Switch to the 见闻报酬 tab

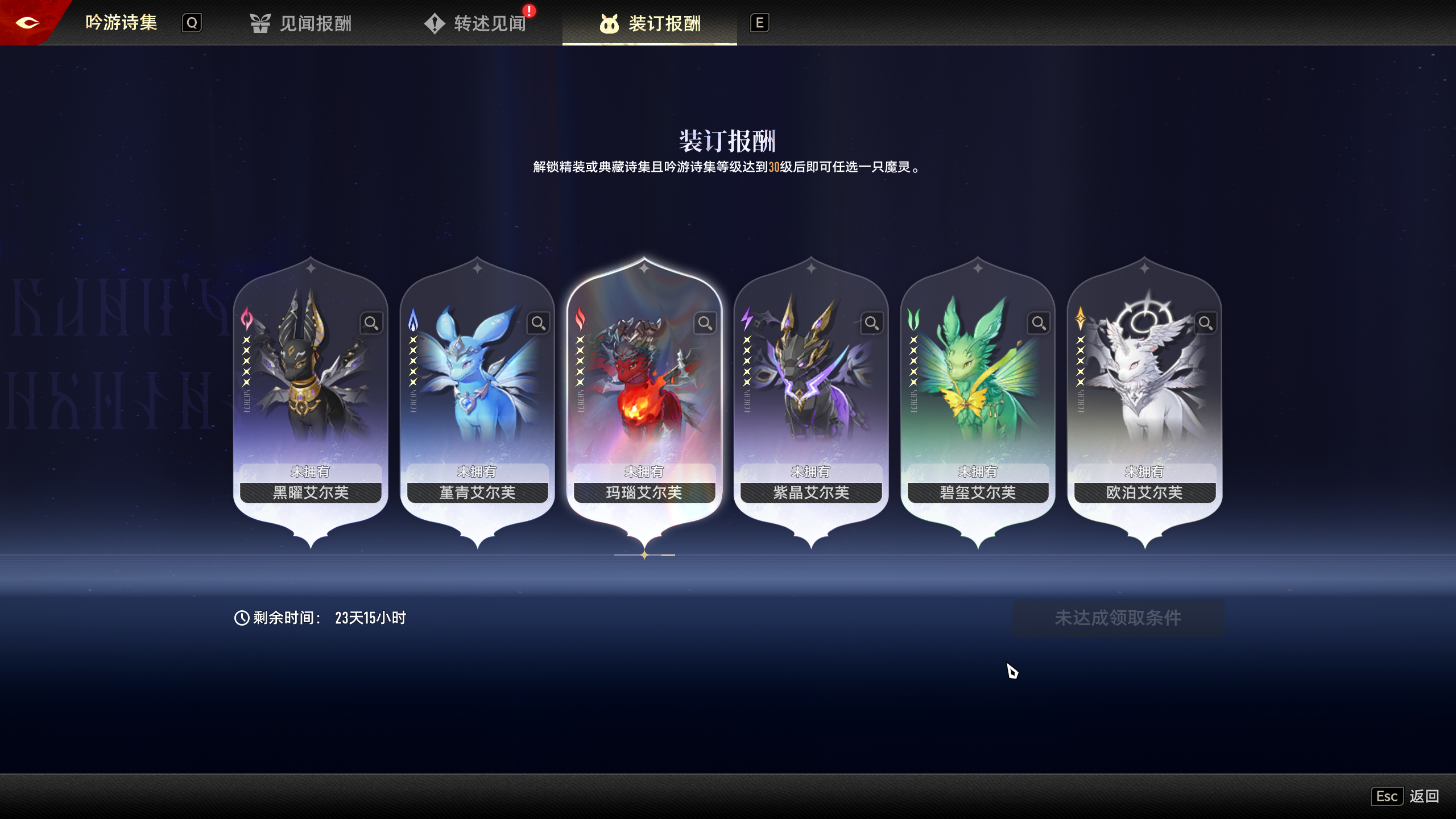tap(301, 23)
